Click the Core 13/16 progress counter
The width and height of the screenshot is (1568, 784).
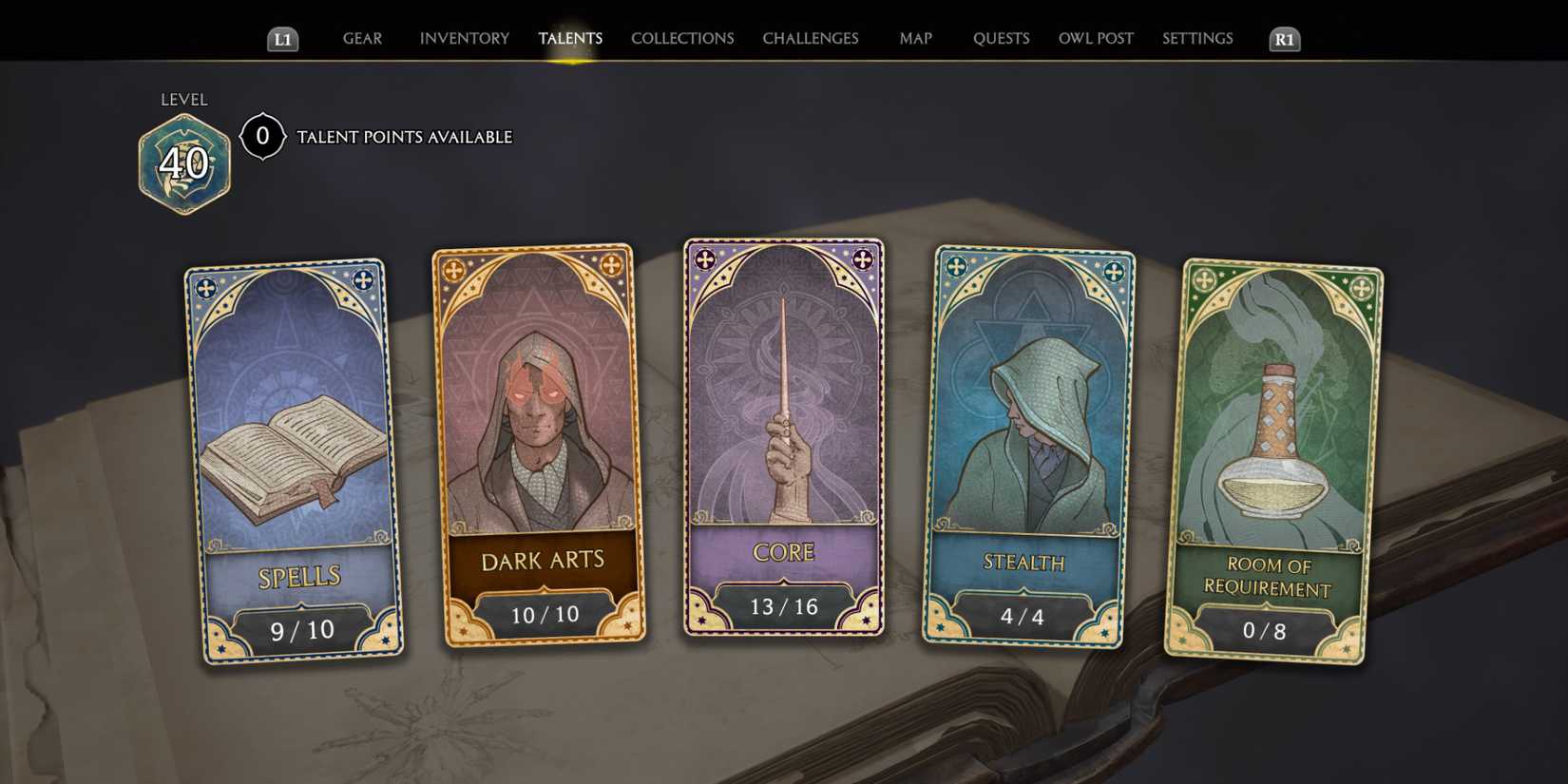point(782,607)
